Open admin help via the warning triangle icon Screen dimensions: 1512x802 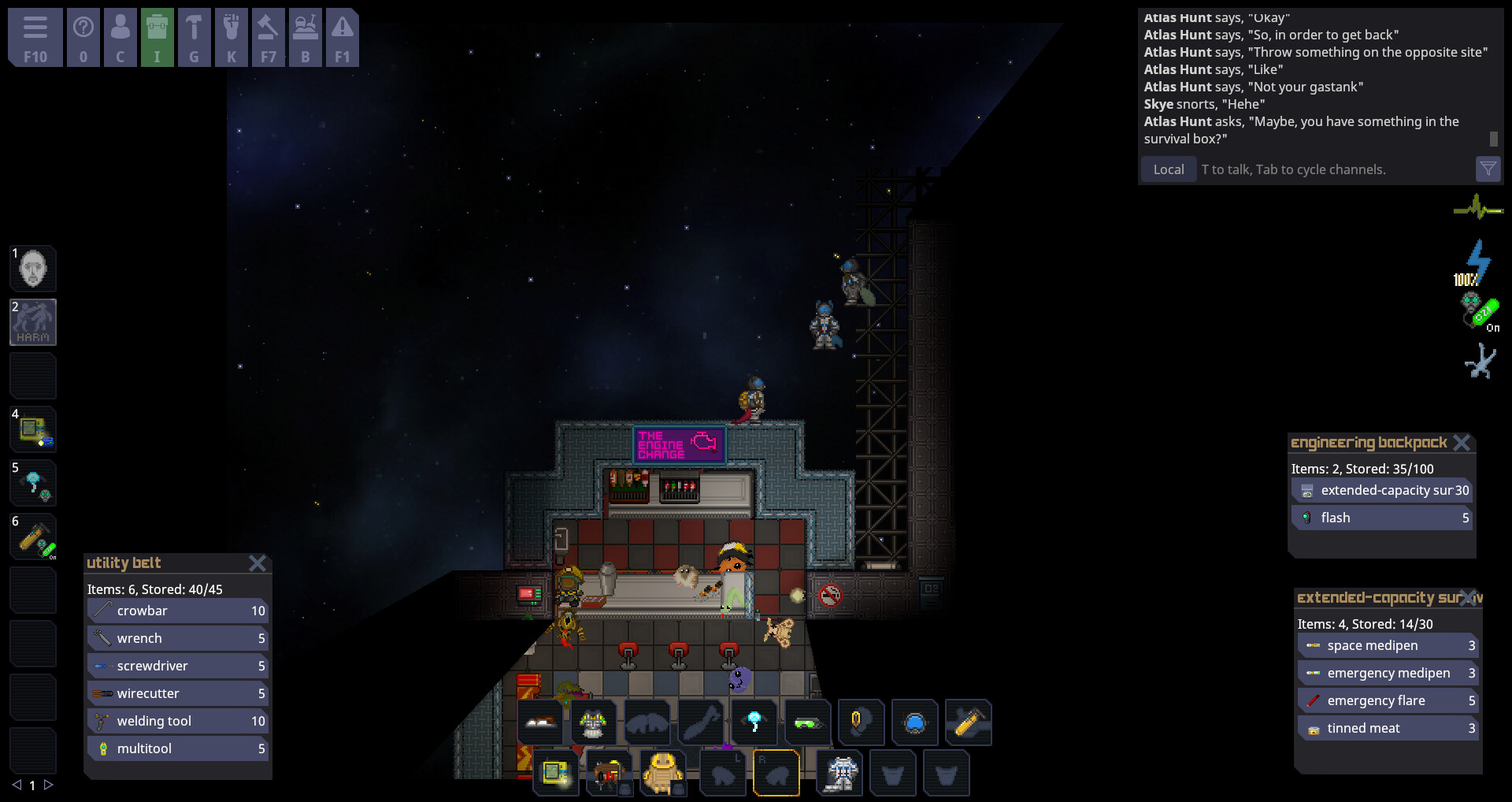click(342, 35)
